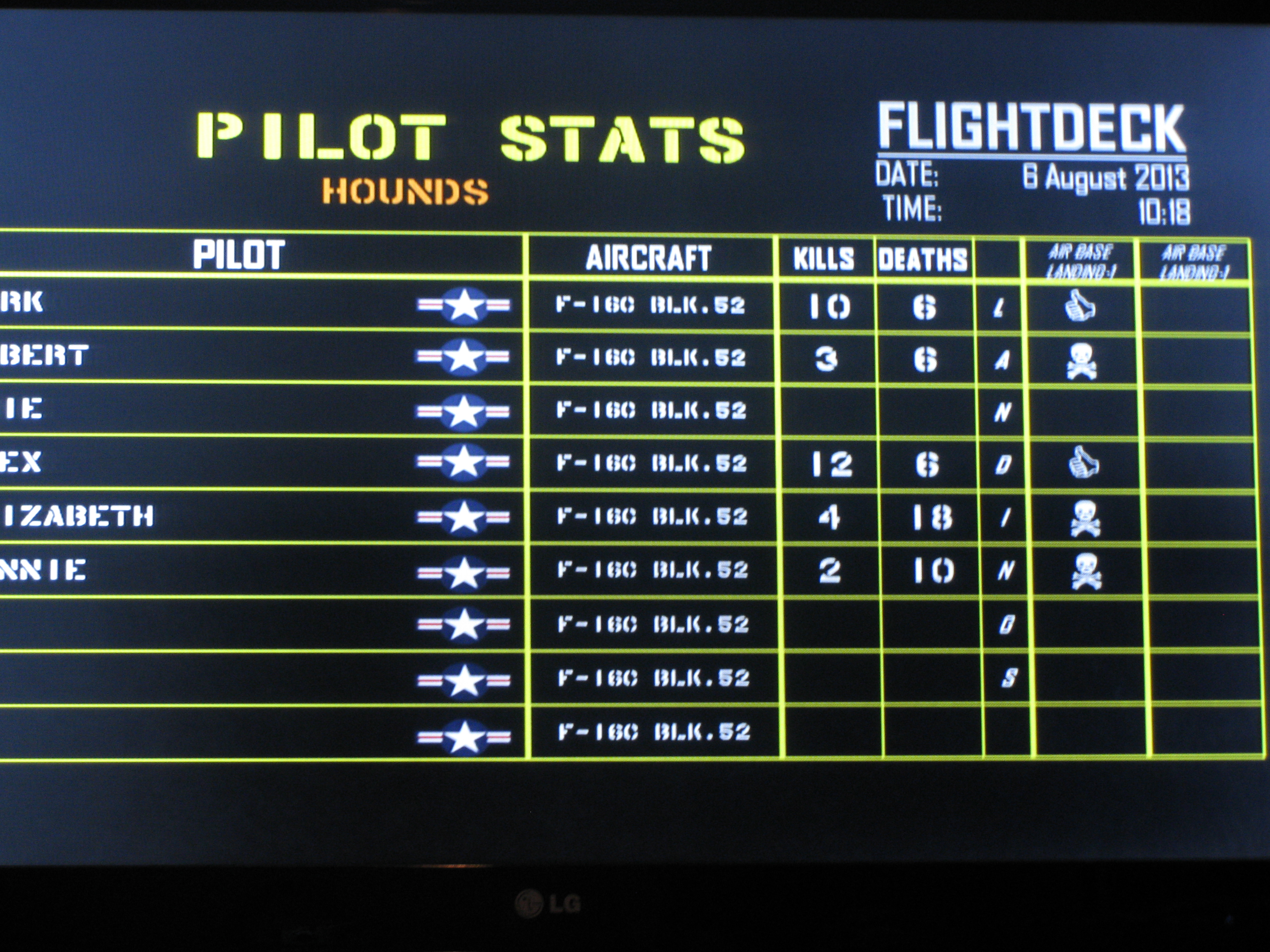Viewport: 1270px width, 952px height.
Task: Choose the IZABETH pilot row
Action: (x=79, y=516)
